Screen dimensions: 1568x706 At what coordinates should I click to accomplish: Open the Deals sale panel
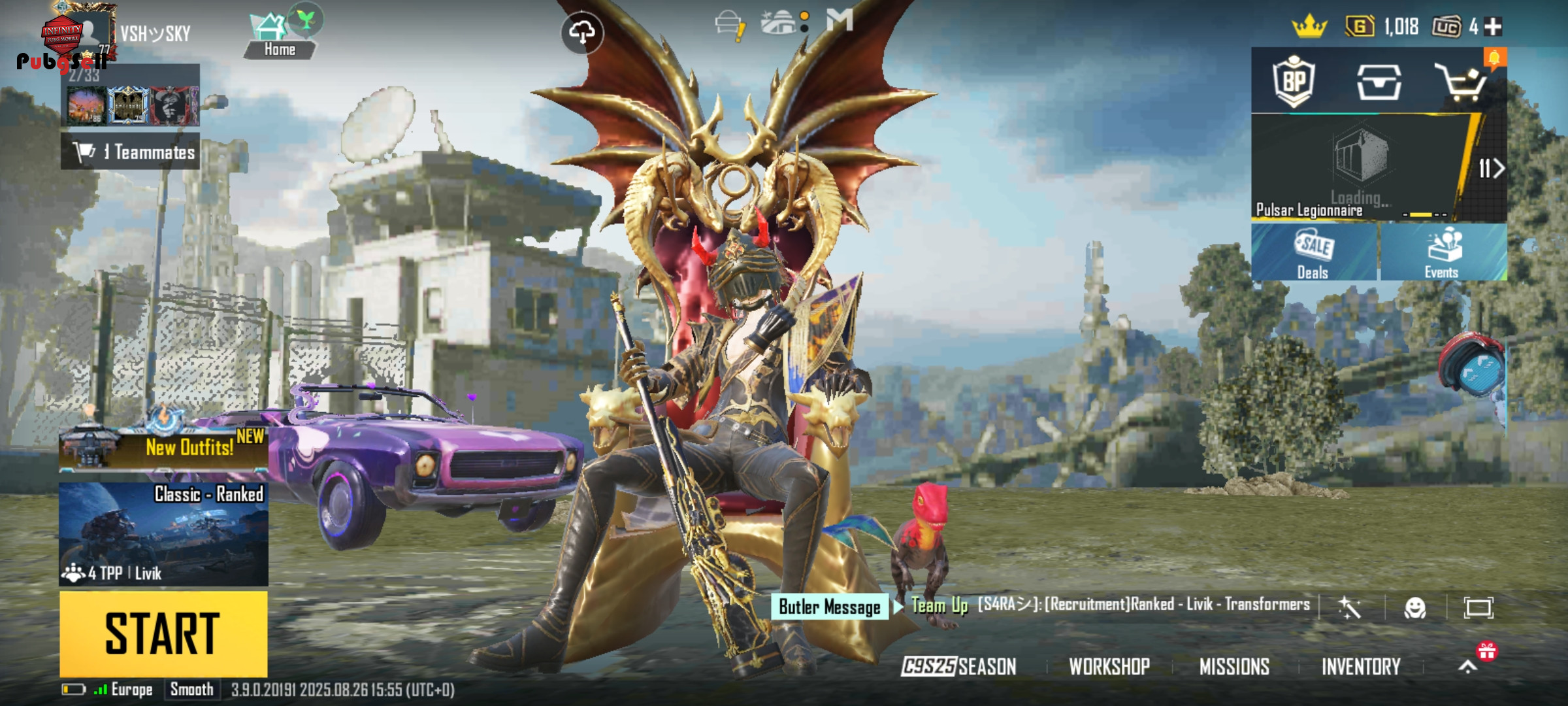tap(1314, 253)
